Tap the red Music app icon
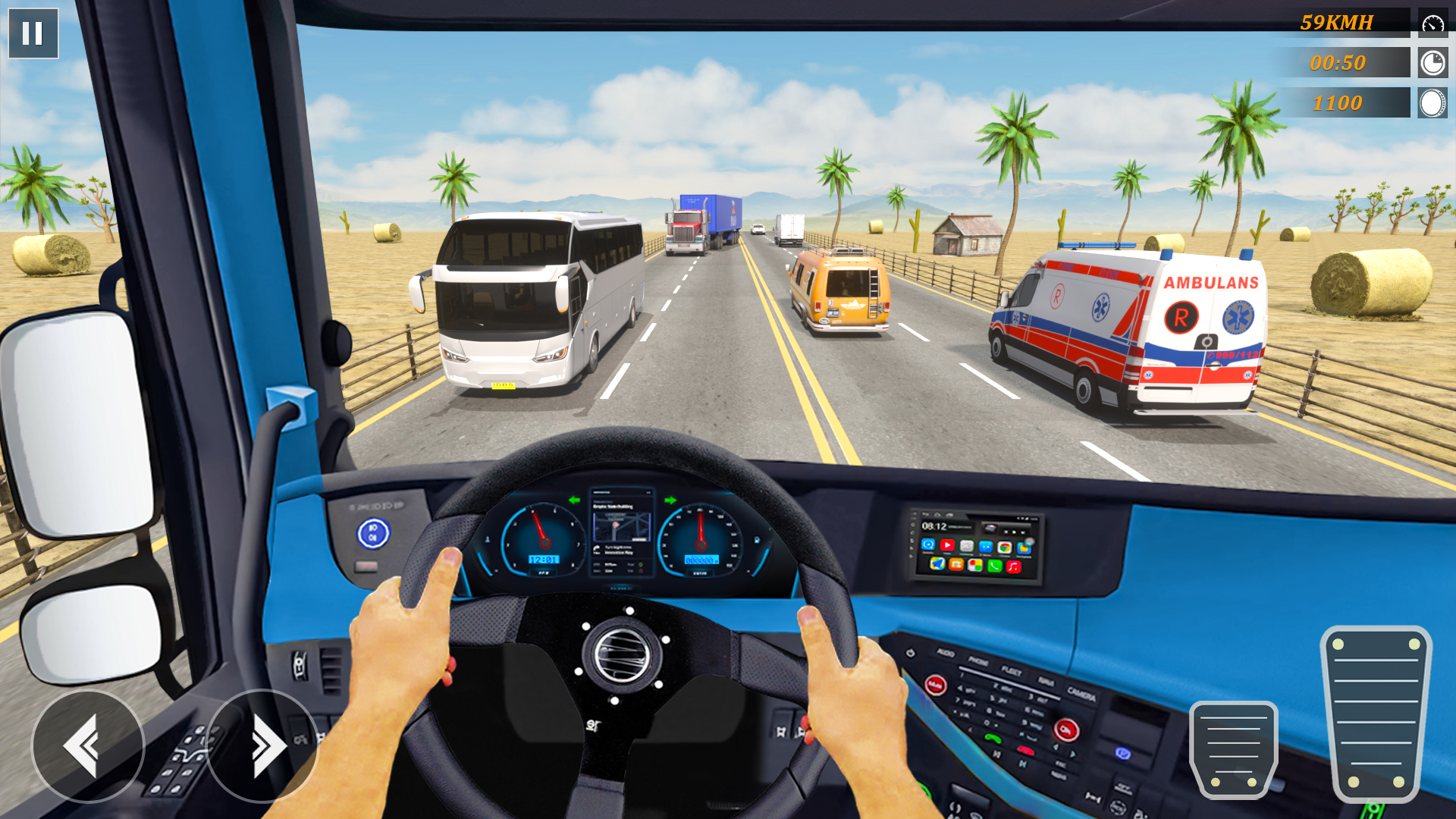 click(x=1013, y=566)
